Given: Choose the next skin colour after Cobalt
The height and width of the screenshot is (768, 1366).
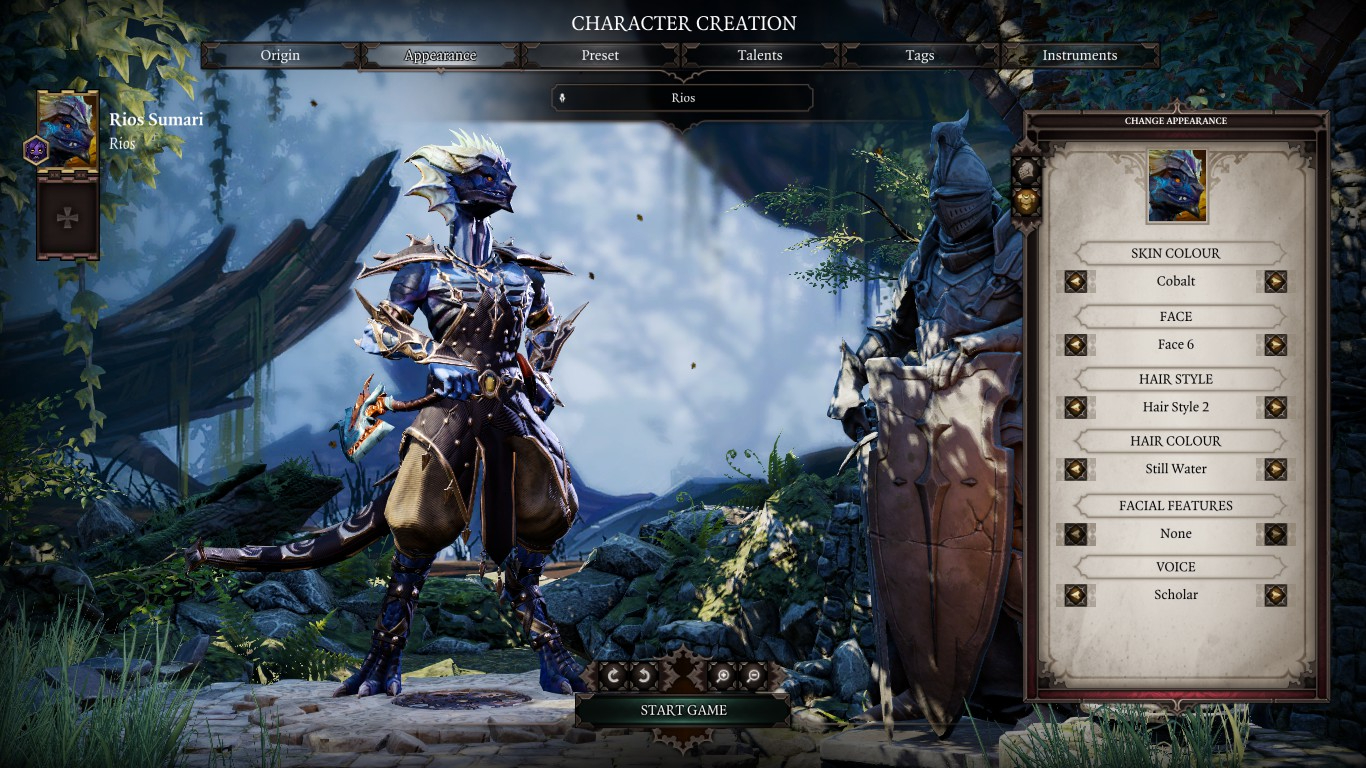Looking at the screenshot, I should [1275, 282].
